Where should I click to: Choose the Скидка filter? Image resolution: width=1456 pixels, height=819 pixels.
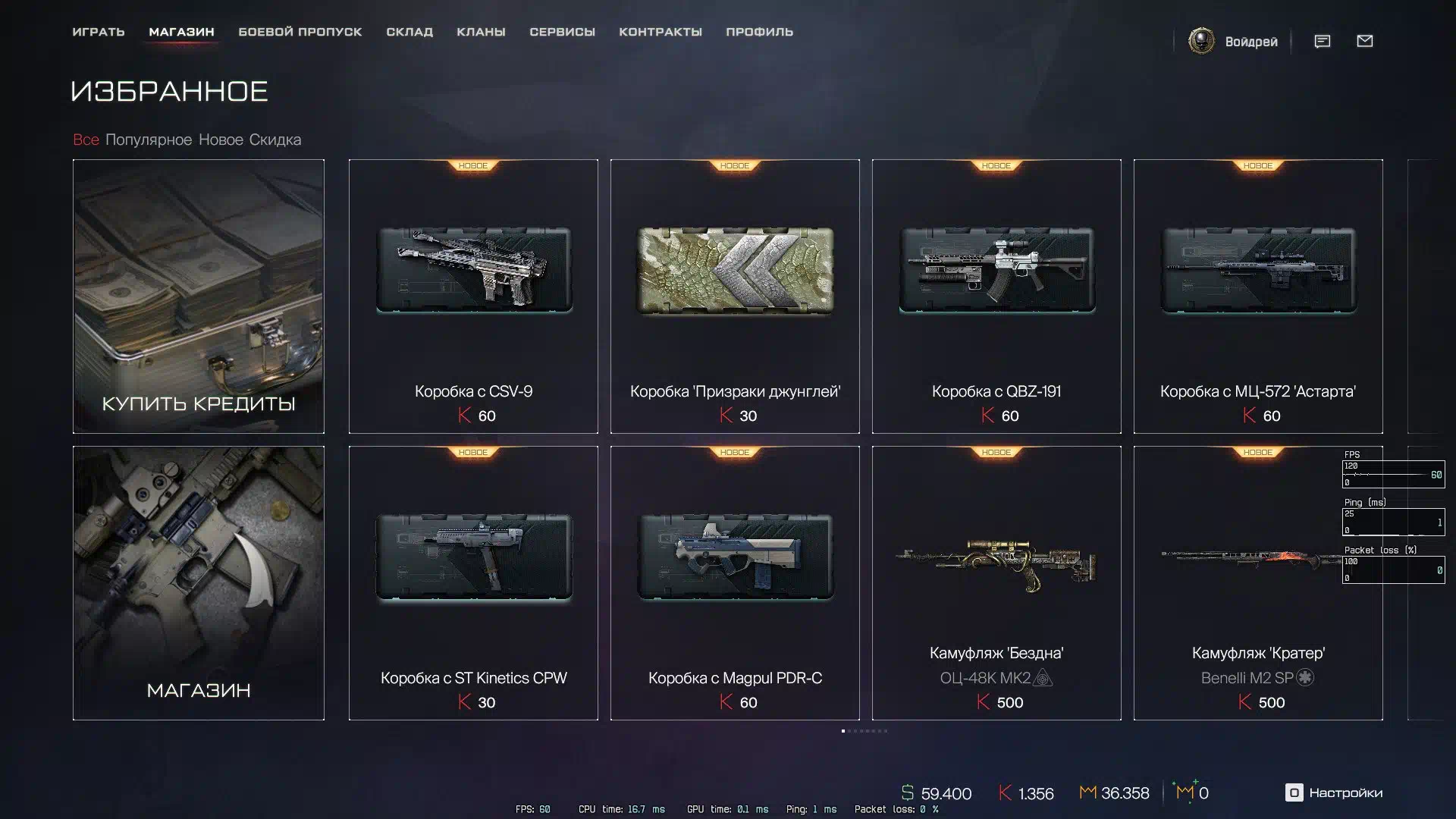click(275, 140)
